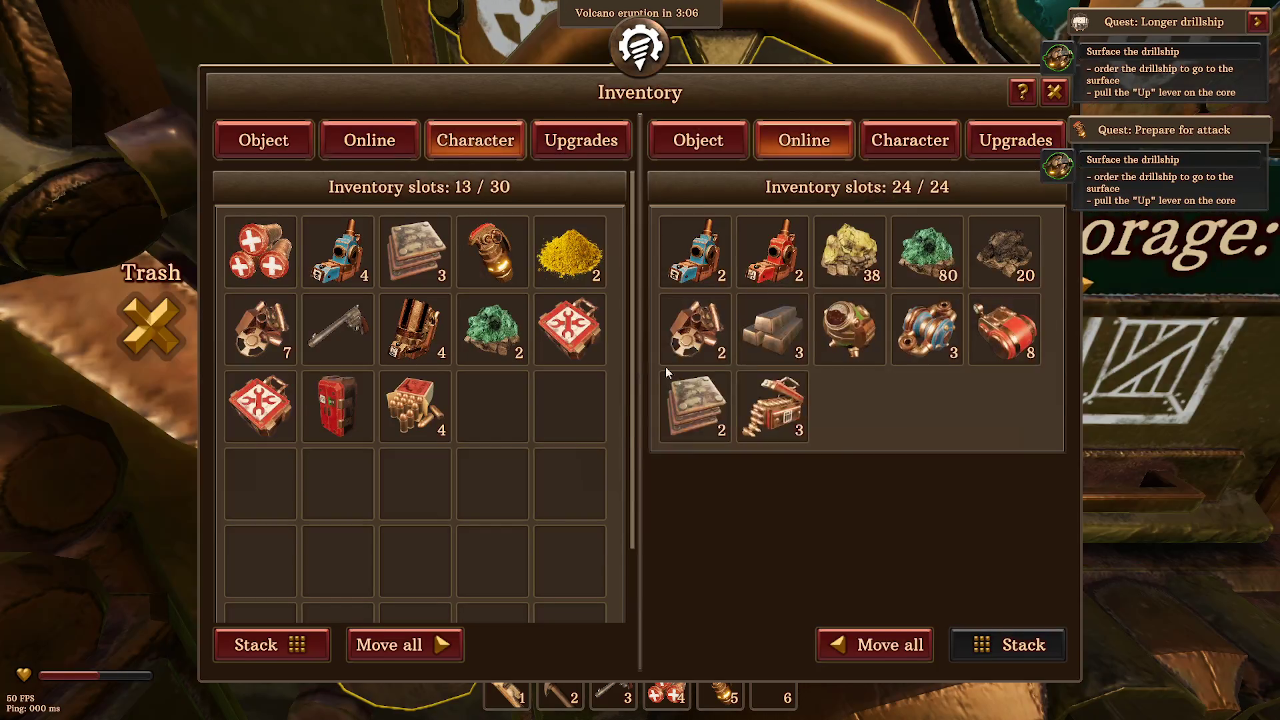Close the Inventory window

tap(1054, 92)
